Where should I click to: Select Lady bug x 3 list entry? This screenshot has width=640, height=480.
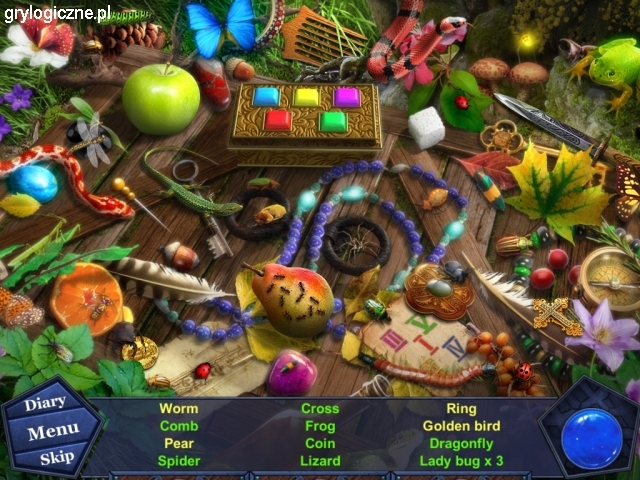pyautogui.click(x=461, y=461)
